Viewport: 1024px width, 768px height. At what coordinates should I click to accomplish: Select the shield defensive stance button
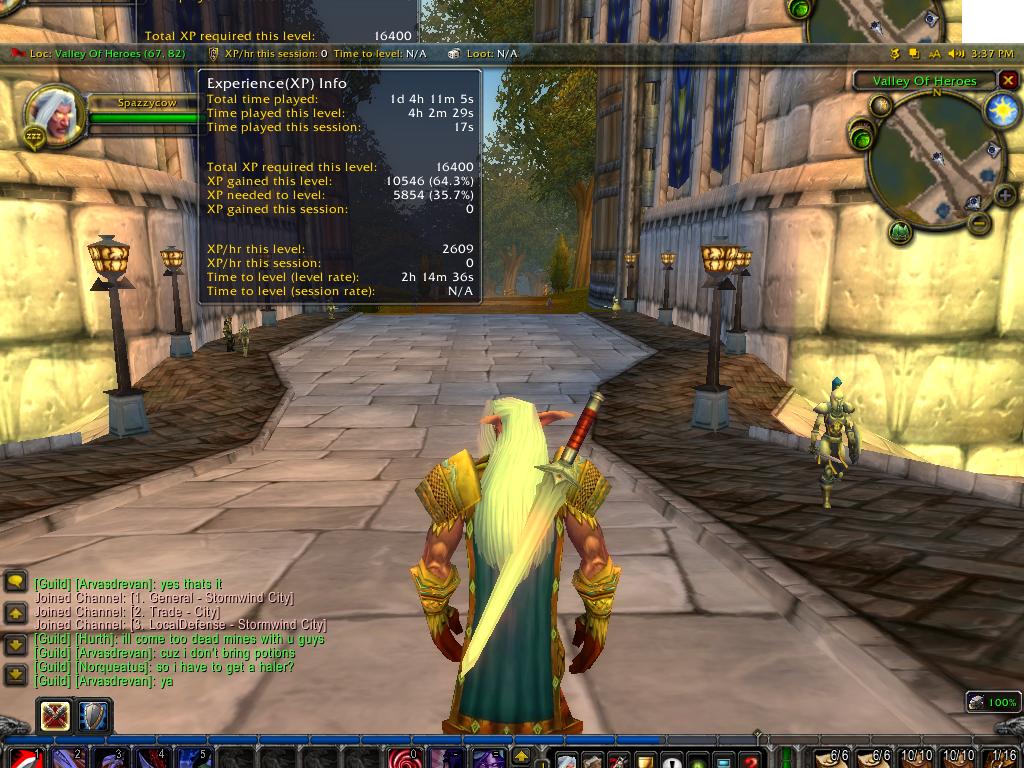pos(94,715)
